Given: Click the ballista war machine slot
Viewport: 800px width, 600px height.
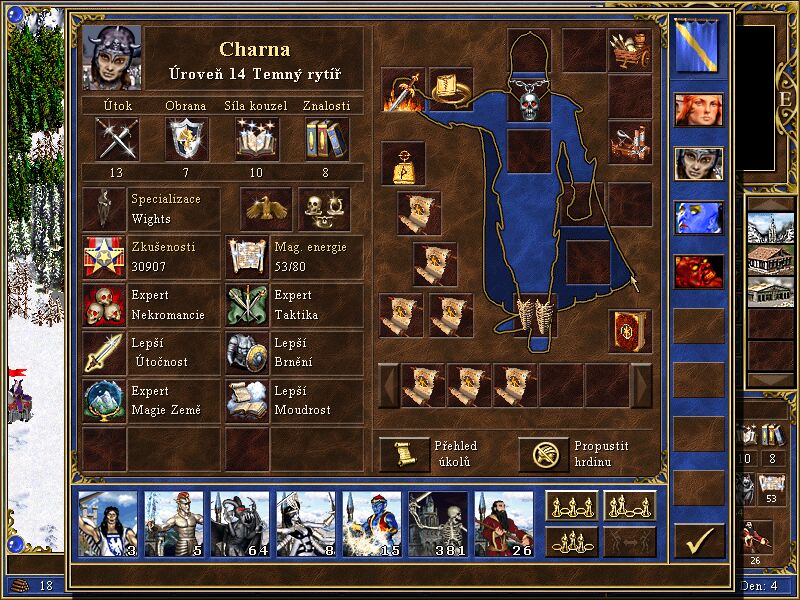Looking at the screenshot, I should click(630, 143).
